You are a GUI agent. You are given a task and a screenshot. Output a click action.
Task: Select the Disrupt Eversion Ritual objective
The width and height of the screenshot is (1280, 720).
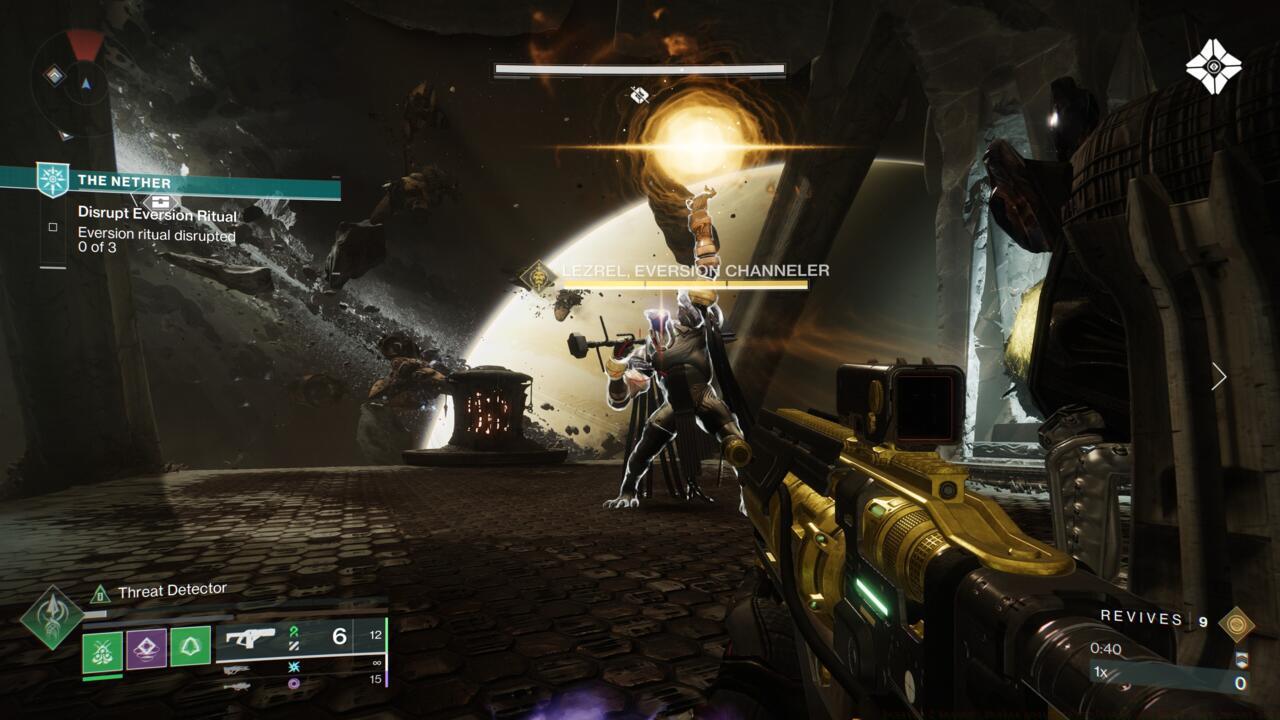point(158,215)
